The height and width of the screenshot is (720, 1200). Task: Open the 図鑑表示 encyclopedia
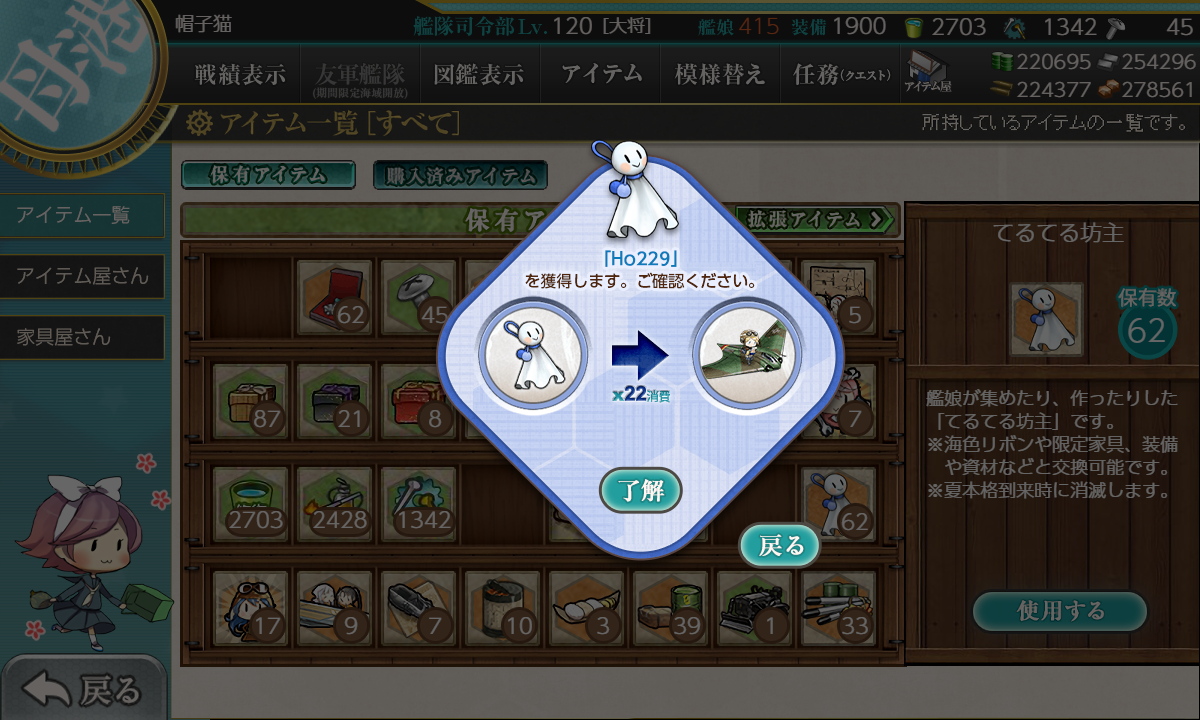478,74
